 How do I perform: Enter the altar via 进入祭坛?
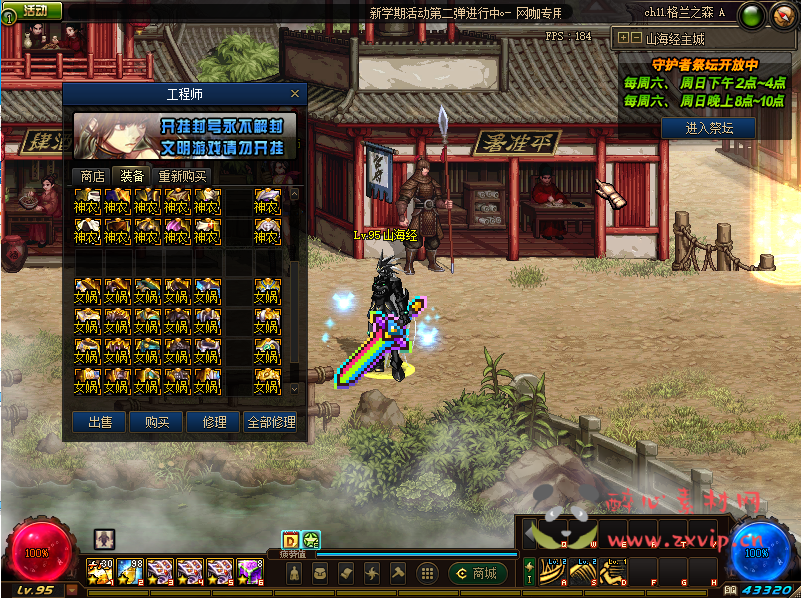coord(710,128)
